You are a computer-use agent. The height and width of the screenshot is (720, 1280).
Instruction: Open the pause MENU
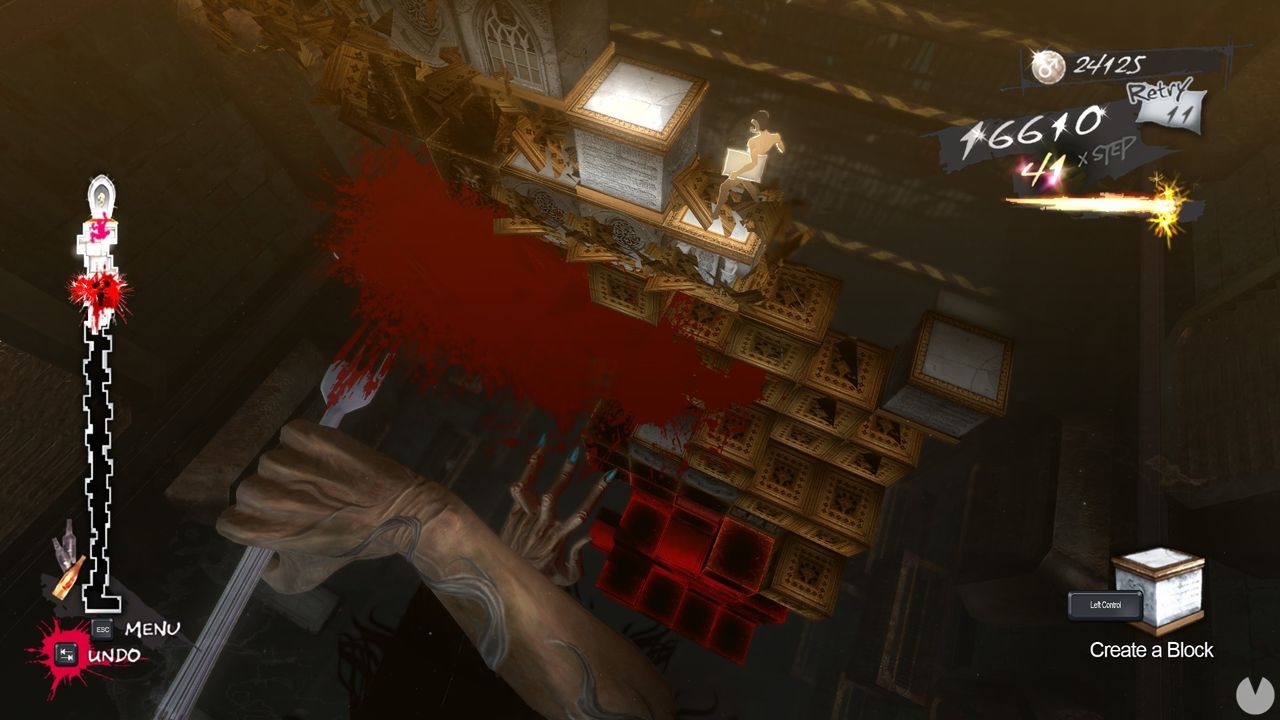[x=151, y=629]
